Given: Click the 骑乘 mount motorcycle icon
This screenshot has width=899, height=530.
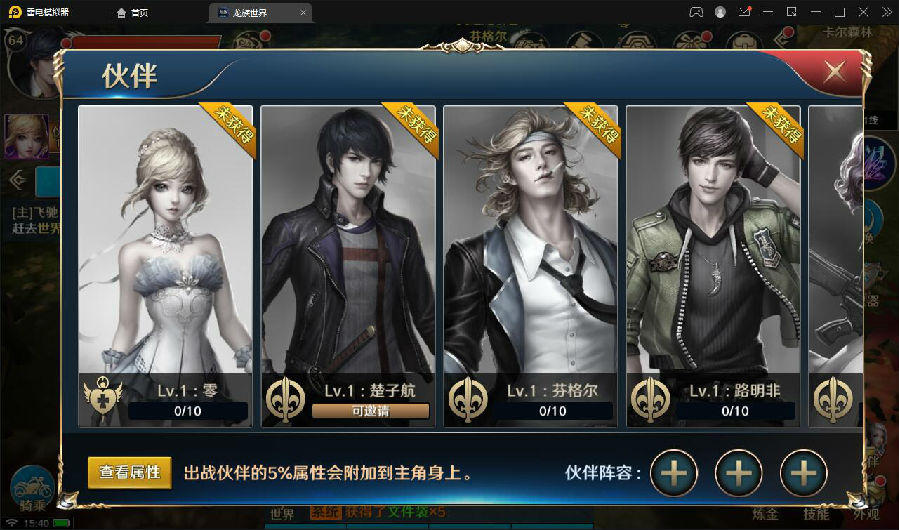Looking at the screenshot, I should [x=31, y=491].
